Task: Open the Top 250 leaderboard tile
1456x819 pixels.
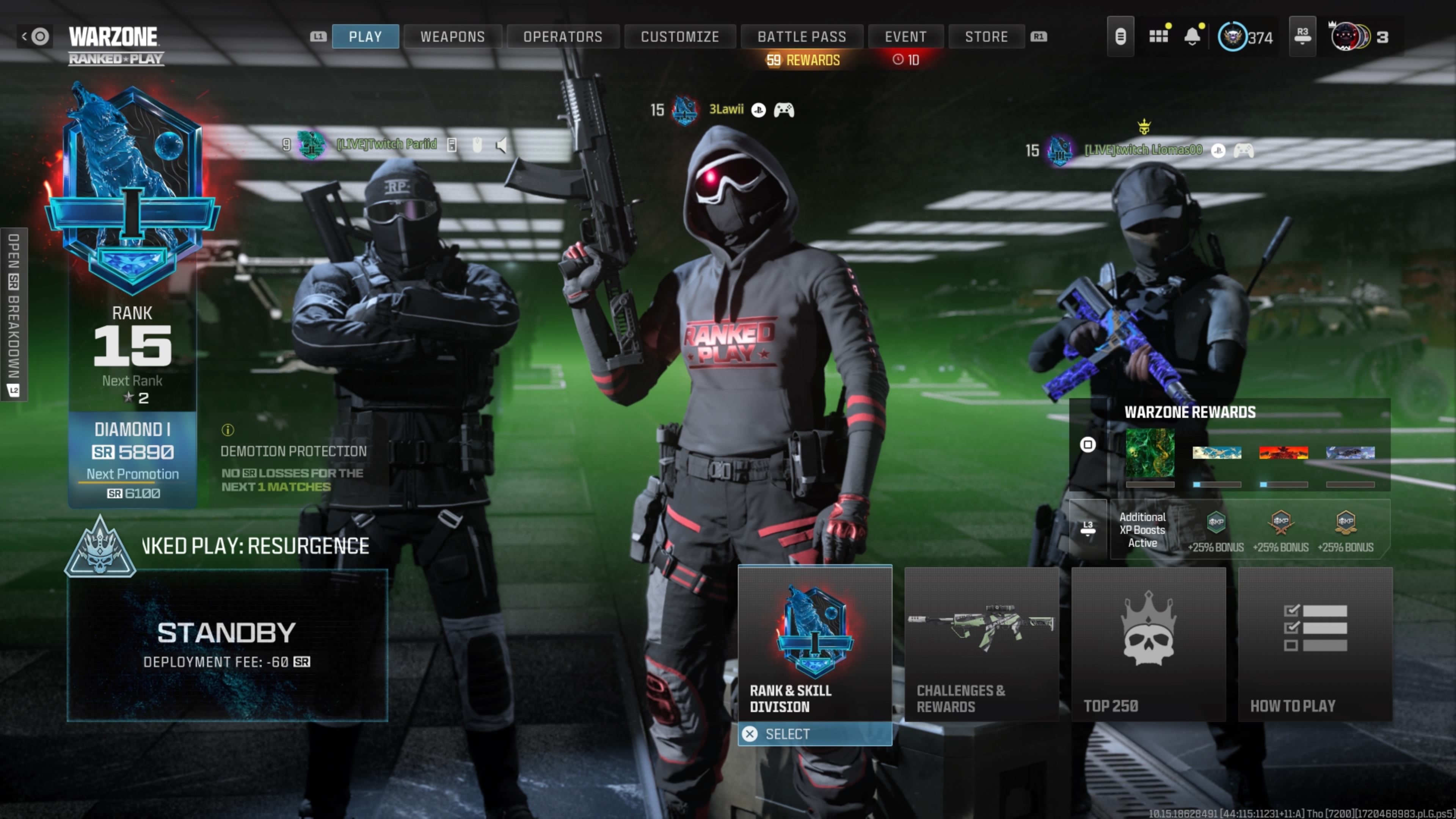Action: (x=1148, y=644)
